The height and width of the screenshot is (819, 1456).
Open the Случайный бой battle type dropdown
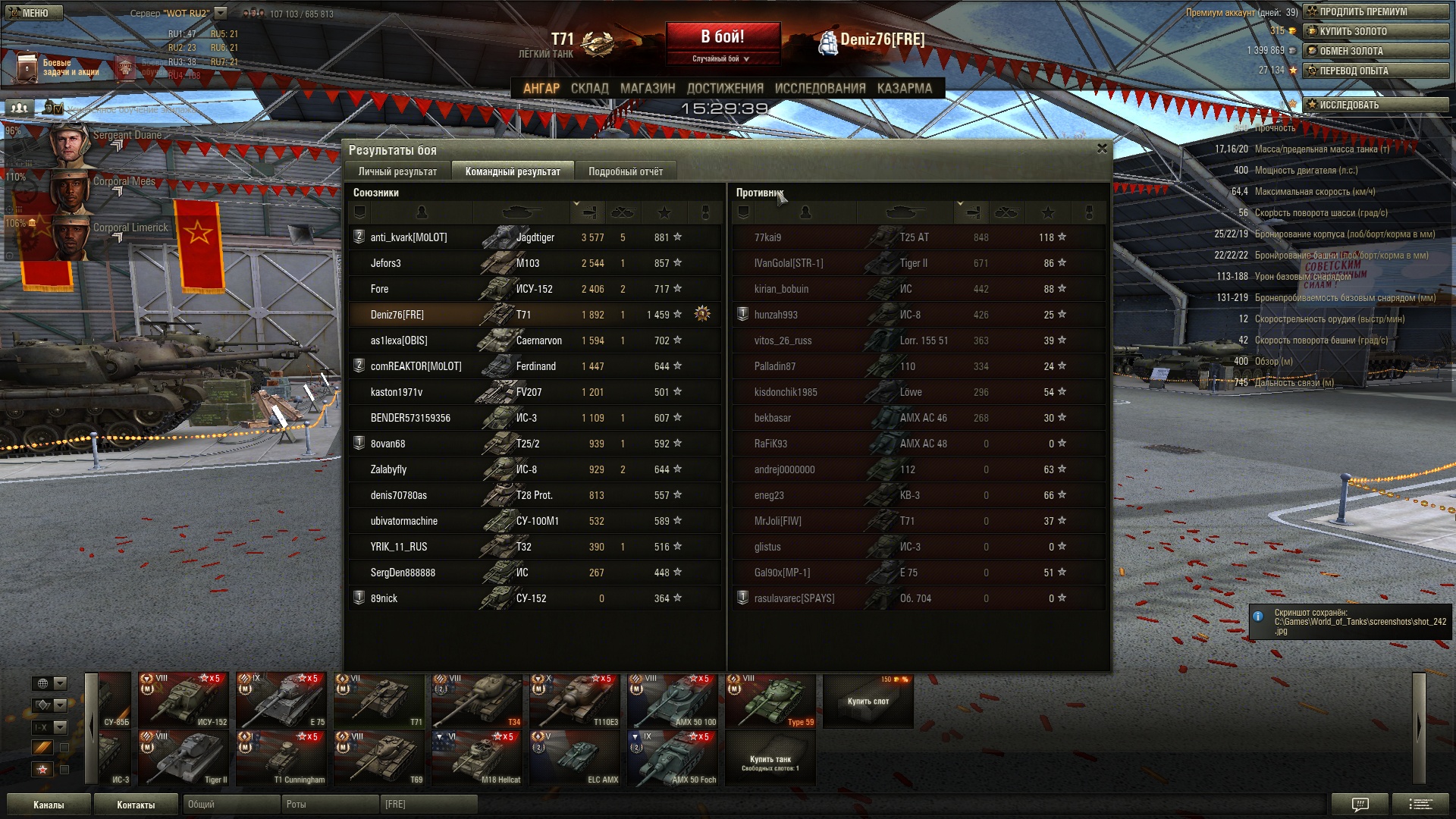pyautogui.click(x=721, y=58)
